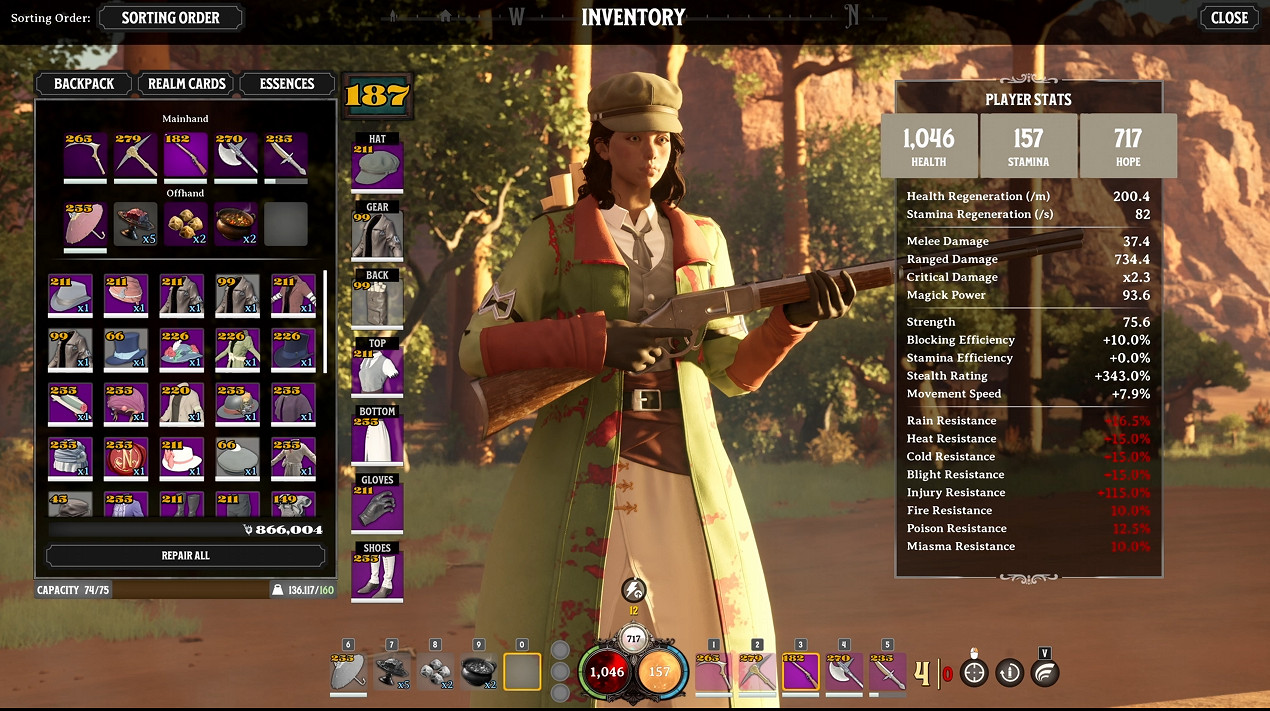Select the sickle in the Mainhand row

coord(85,155)
